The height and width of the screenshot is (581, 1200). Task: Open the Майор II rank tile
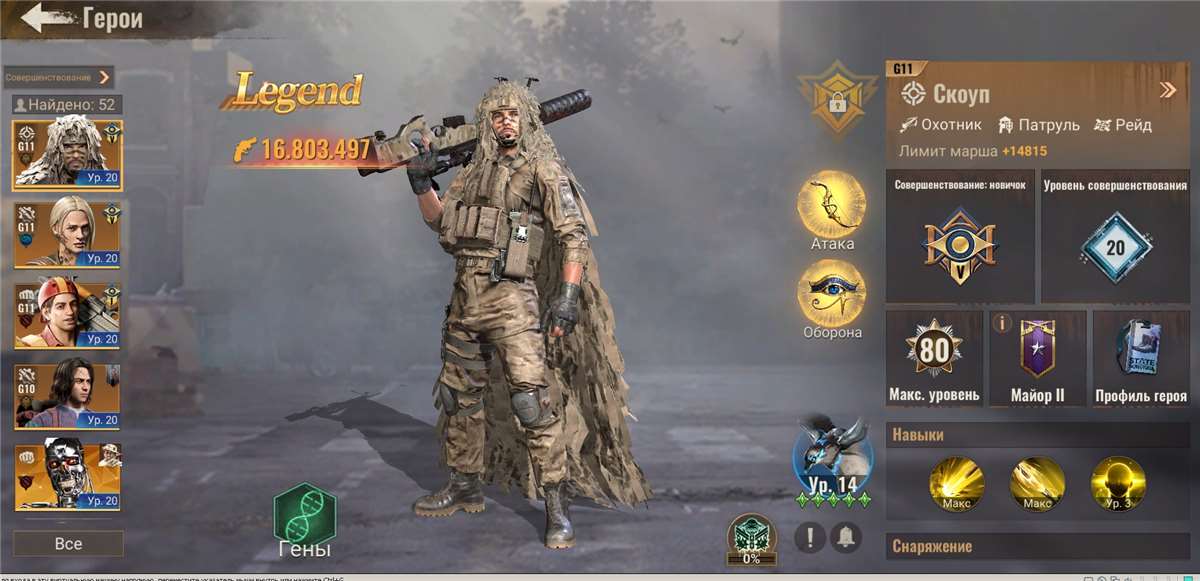pyautogui.click(x=1037, y=357)
